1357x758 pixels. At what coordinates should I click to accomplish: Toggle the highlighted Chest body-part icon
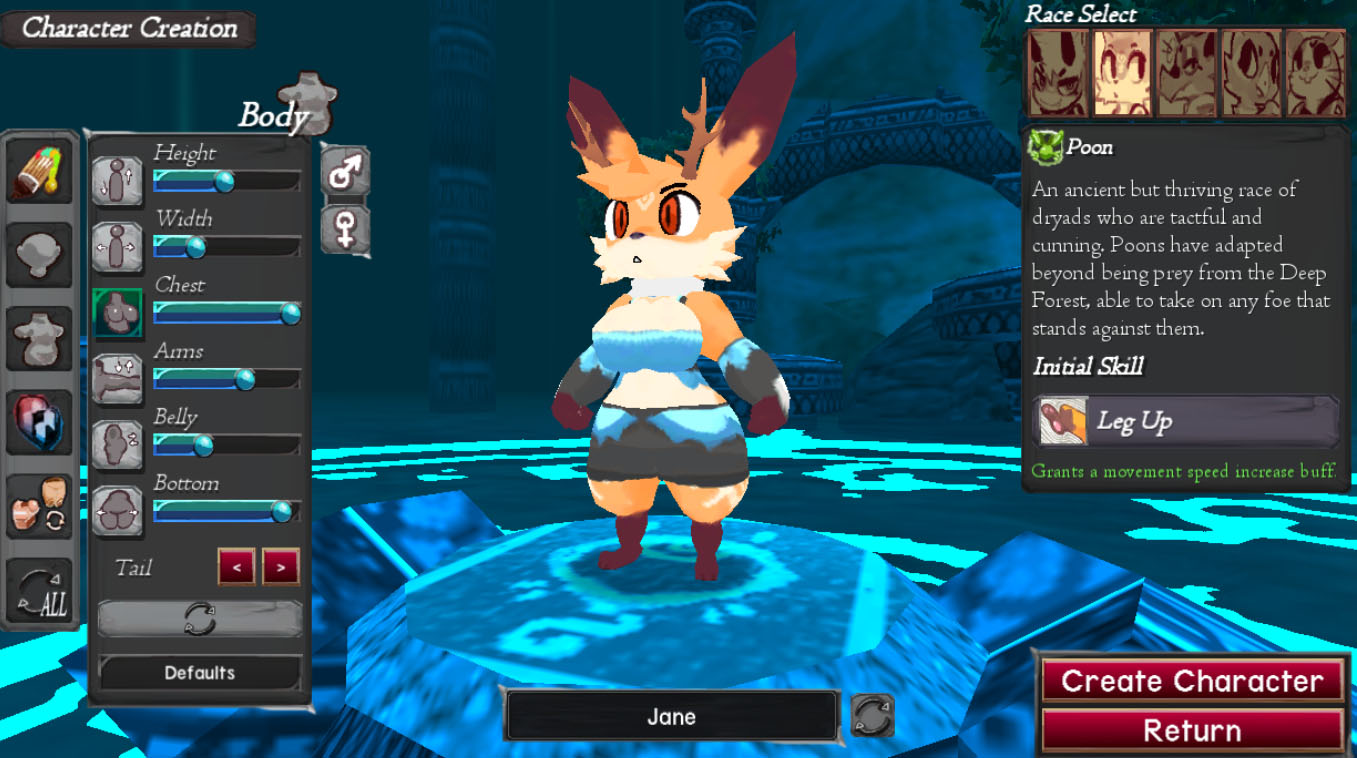click(x=117, y=313)
